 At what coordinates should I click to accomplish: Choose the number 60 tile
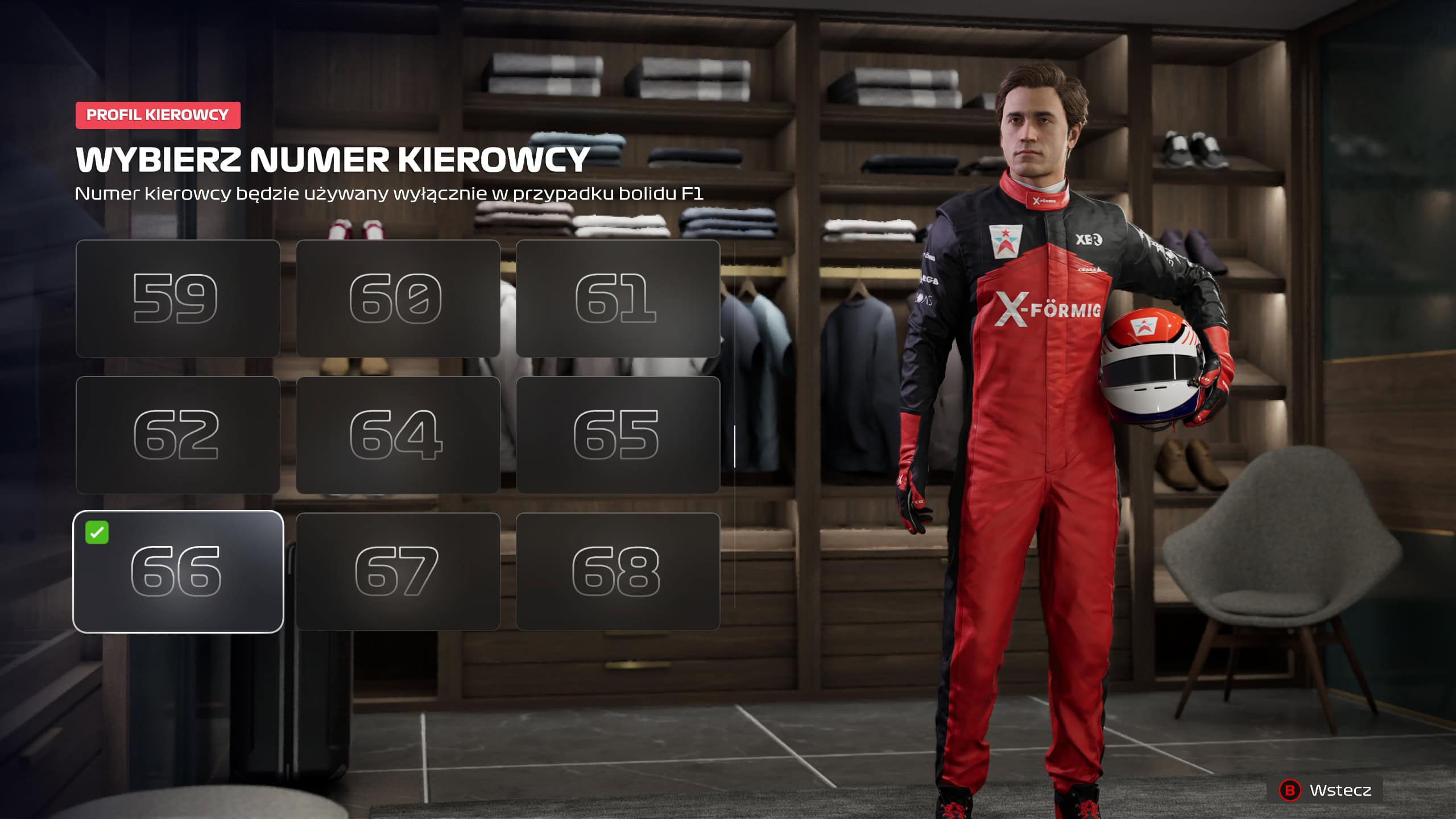[x=398, y=299]
